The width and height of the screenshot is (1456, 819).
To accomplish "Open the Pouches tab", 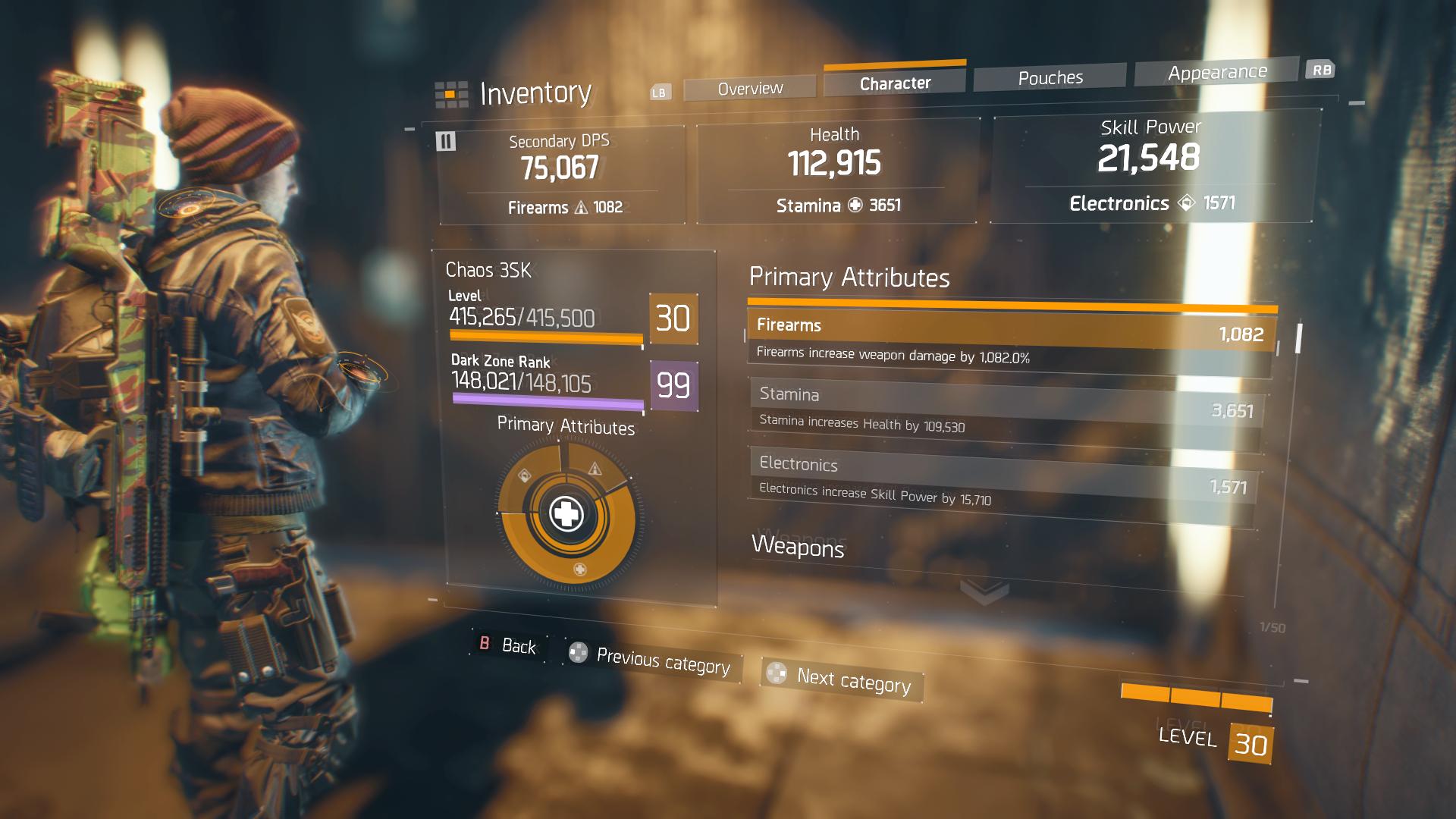I will [1050, 77].
